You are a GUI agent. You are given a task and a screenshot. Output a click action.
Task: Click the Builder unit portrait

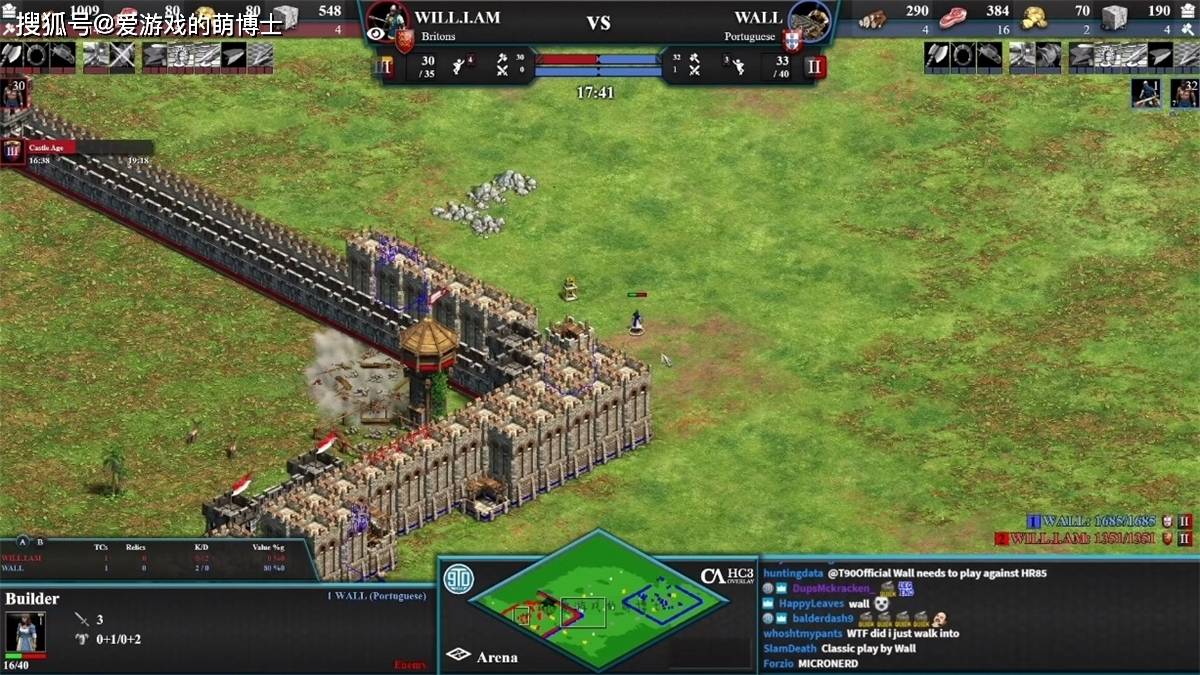point(25,632)
